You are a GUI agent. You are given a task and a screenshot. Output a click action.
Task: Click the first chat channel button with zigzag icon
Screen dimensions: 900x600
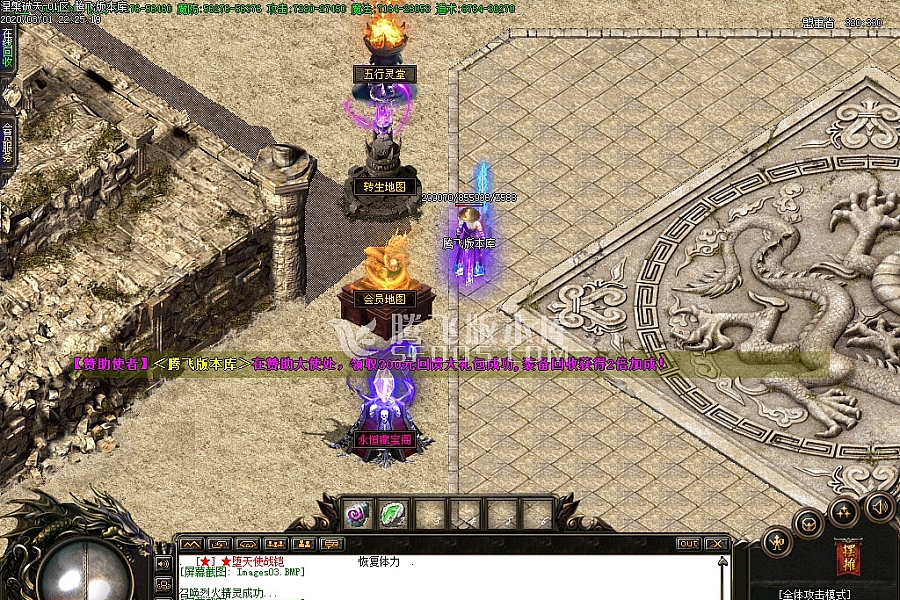[191, 544]
